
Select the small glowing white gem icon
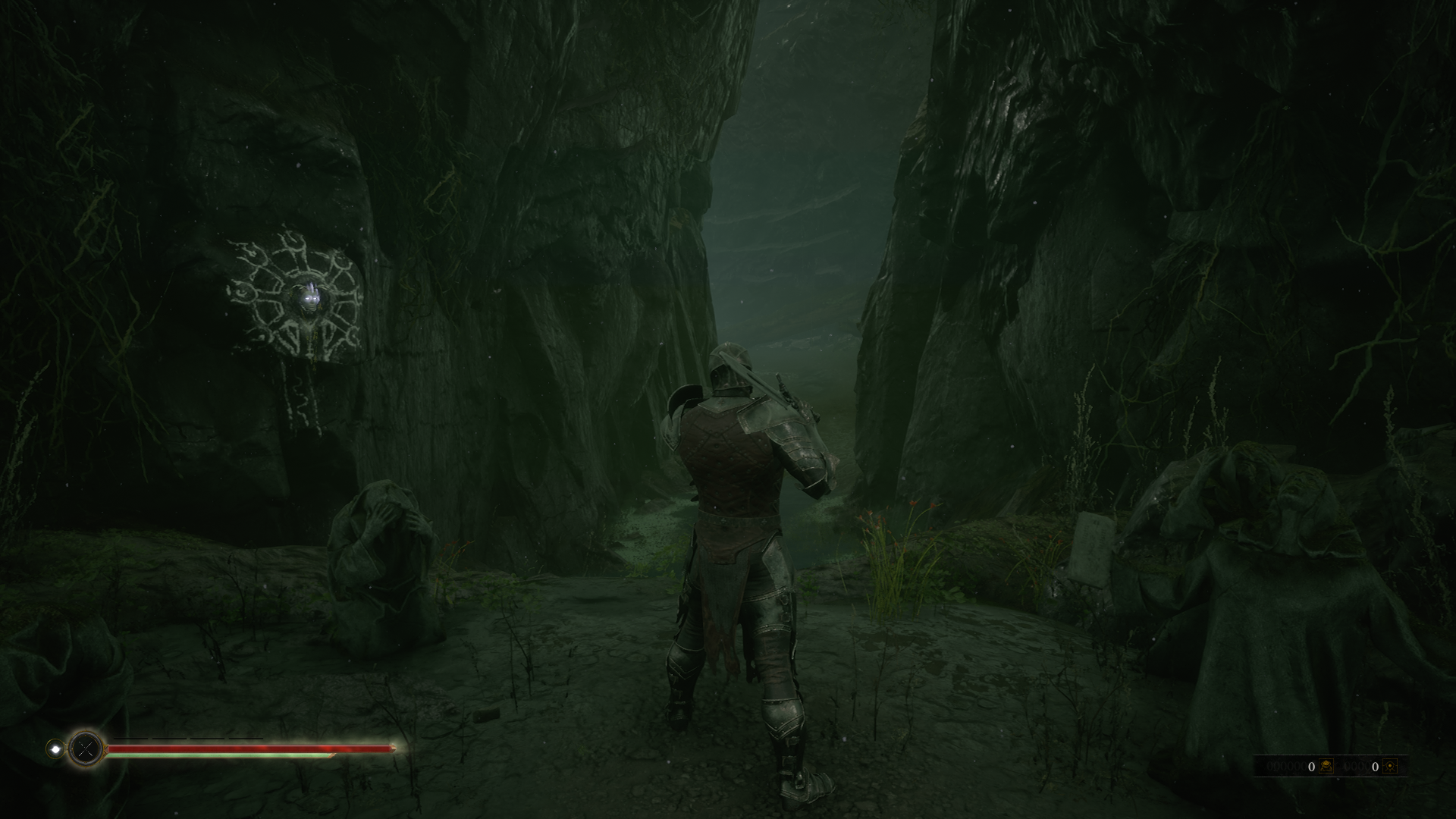(x=55, y=748)
